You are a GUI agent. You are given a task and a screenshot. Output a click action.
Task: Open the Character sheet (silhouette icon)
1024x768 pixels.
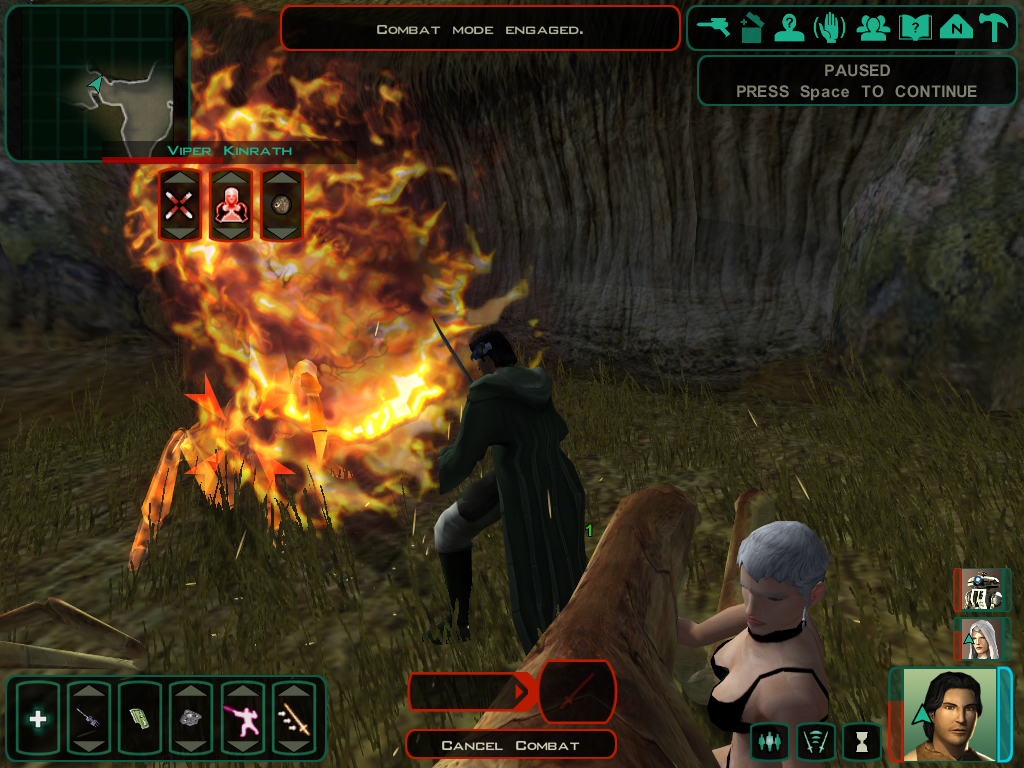pyautogui.click(x=790, y=28)
